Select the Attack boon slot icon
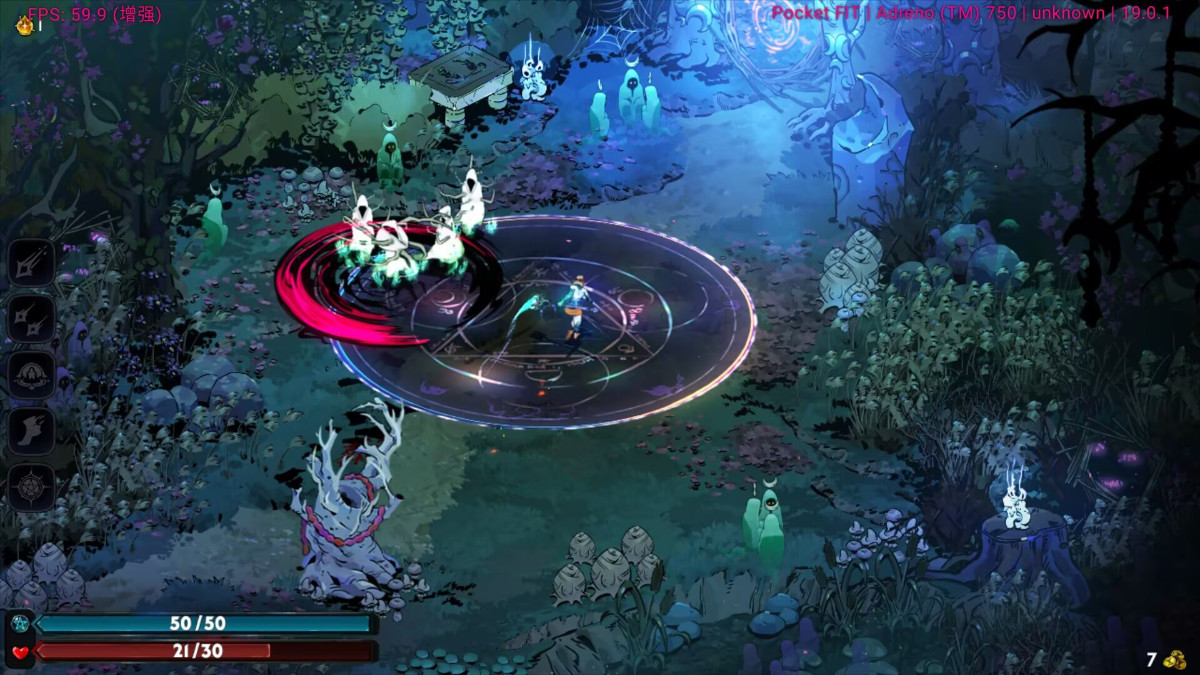The image size is (1200, 675). tap(31, 262)
